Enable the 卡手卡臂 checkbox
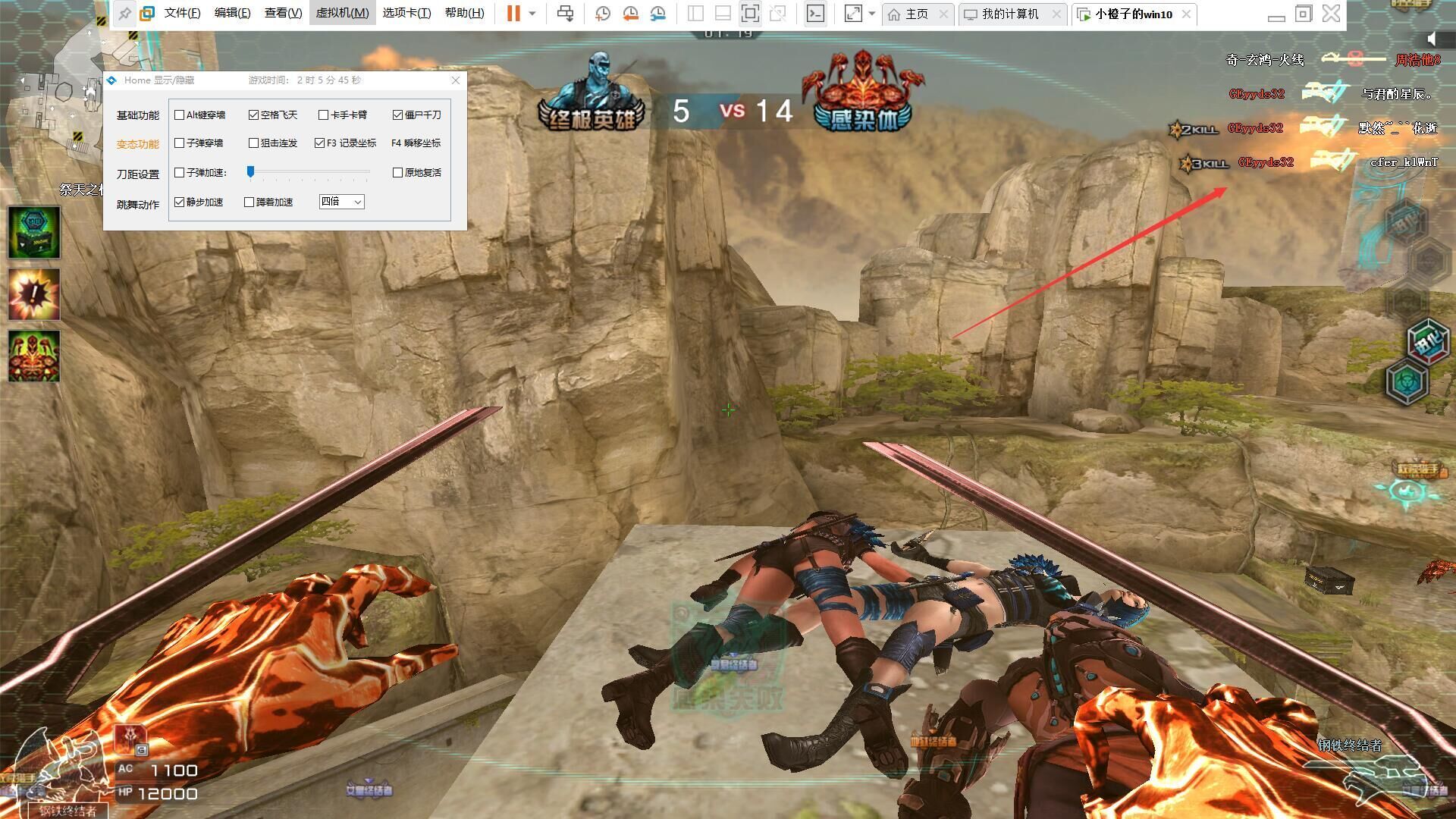This screenshot has height=819, width=1456. coord(324,115)
